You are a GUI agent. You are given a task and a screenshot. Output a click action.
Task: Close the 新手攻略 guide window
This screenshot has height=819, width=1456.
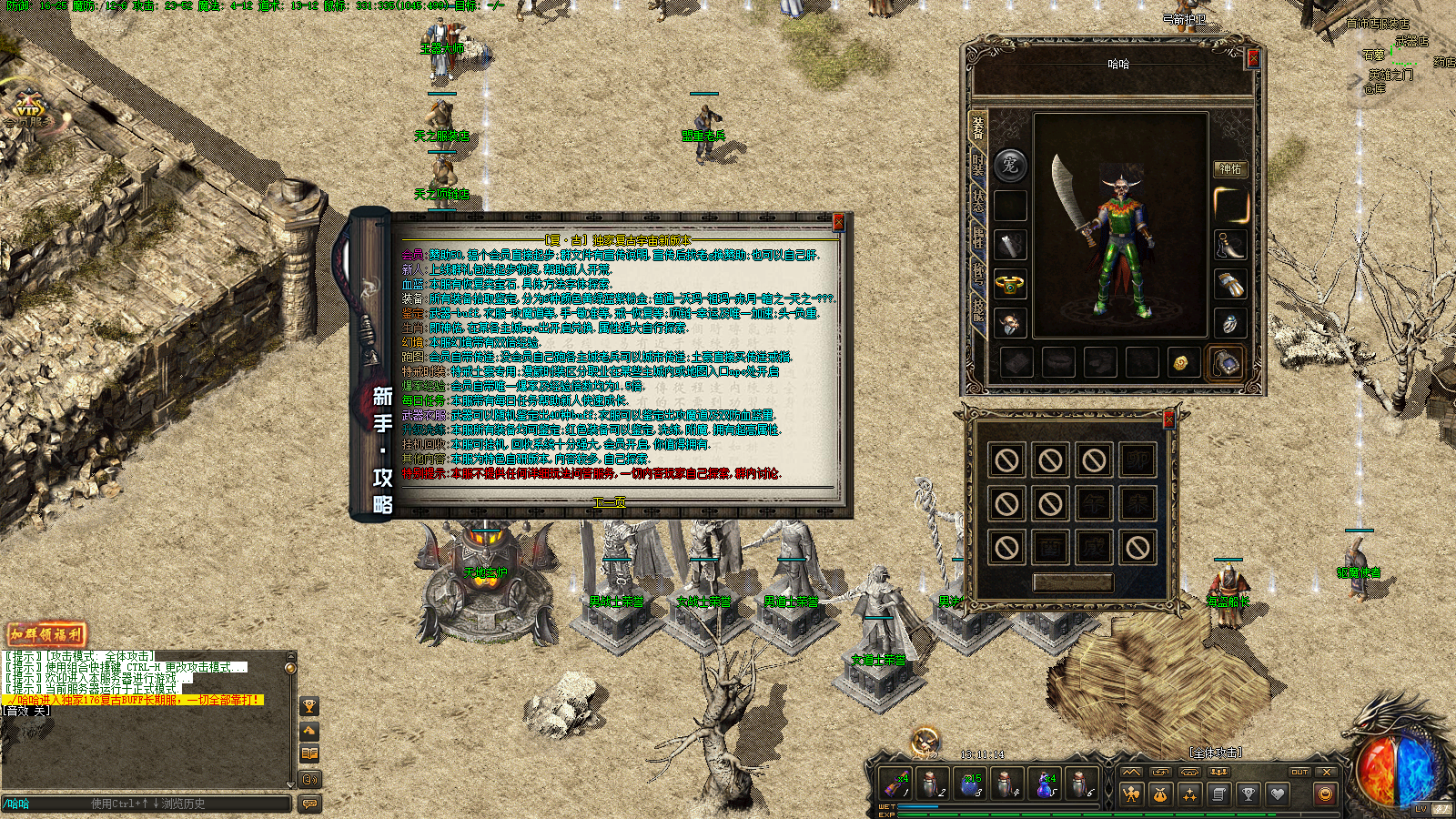[838, 222]
